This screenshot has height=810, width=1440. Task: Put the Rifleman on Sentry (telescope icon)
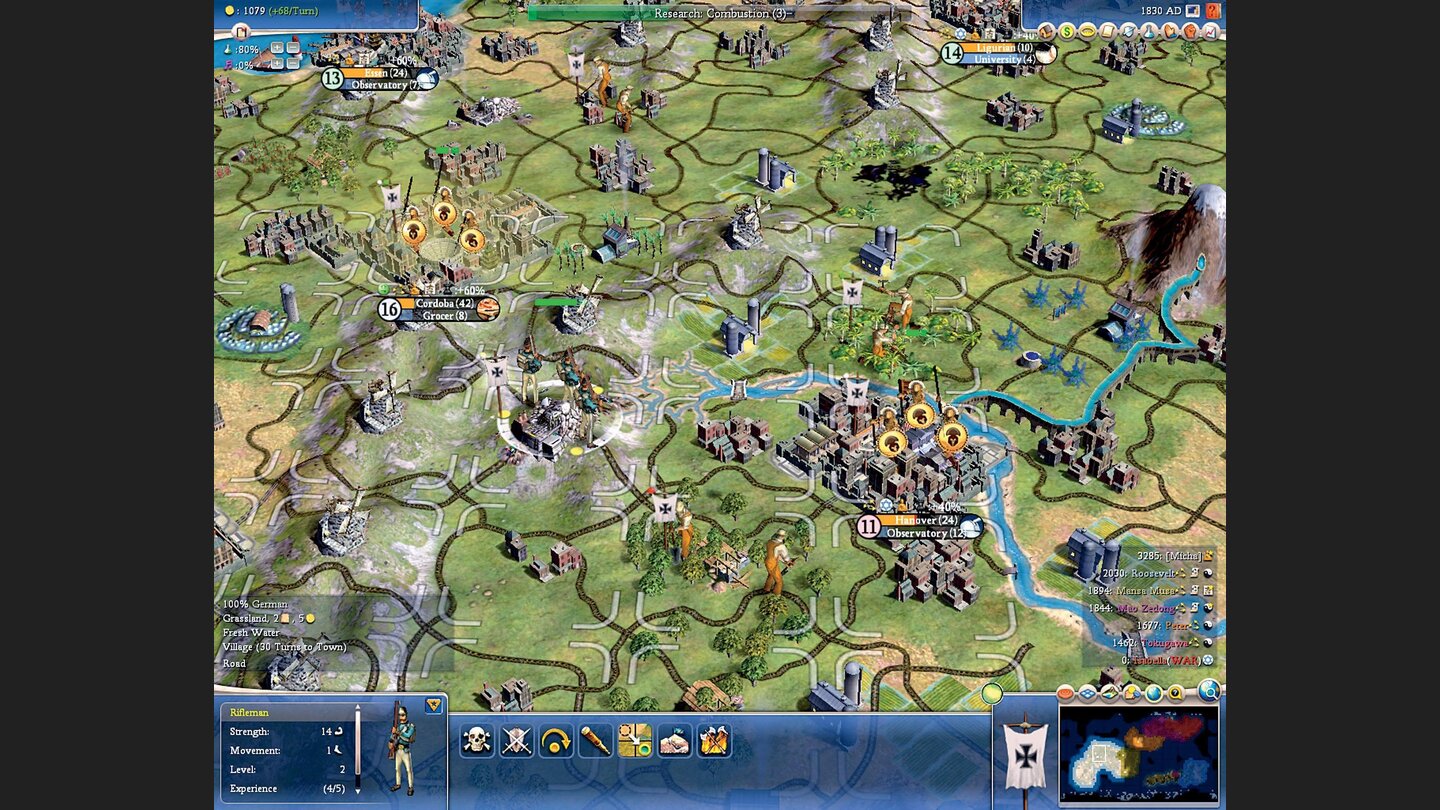pos(594,741)
